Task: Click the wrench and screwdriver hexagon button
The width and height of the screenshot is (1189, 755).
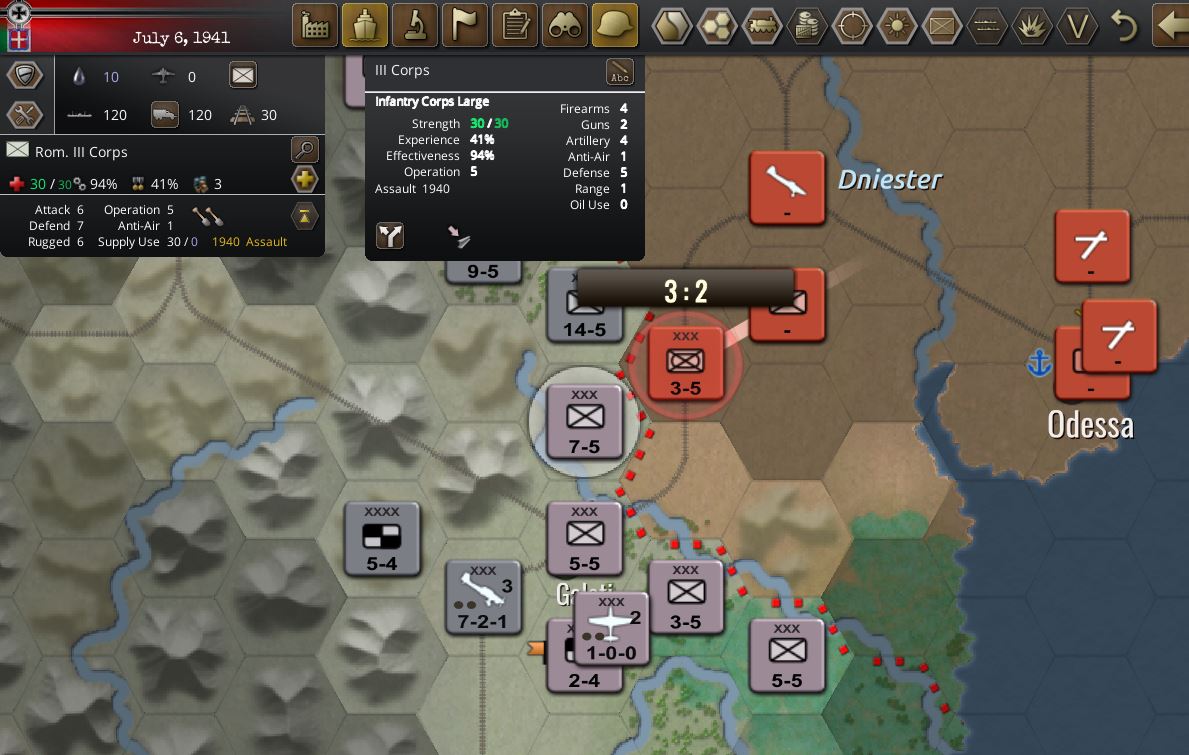Action: (25, 115)
